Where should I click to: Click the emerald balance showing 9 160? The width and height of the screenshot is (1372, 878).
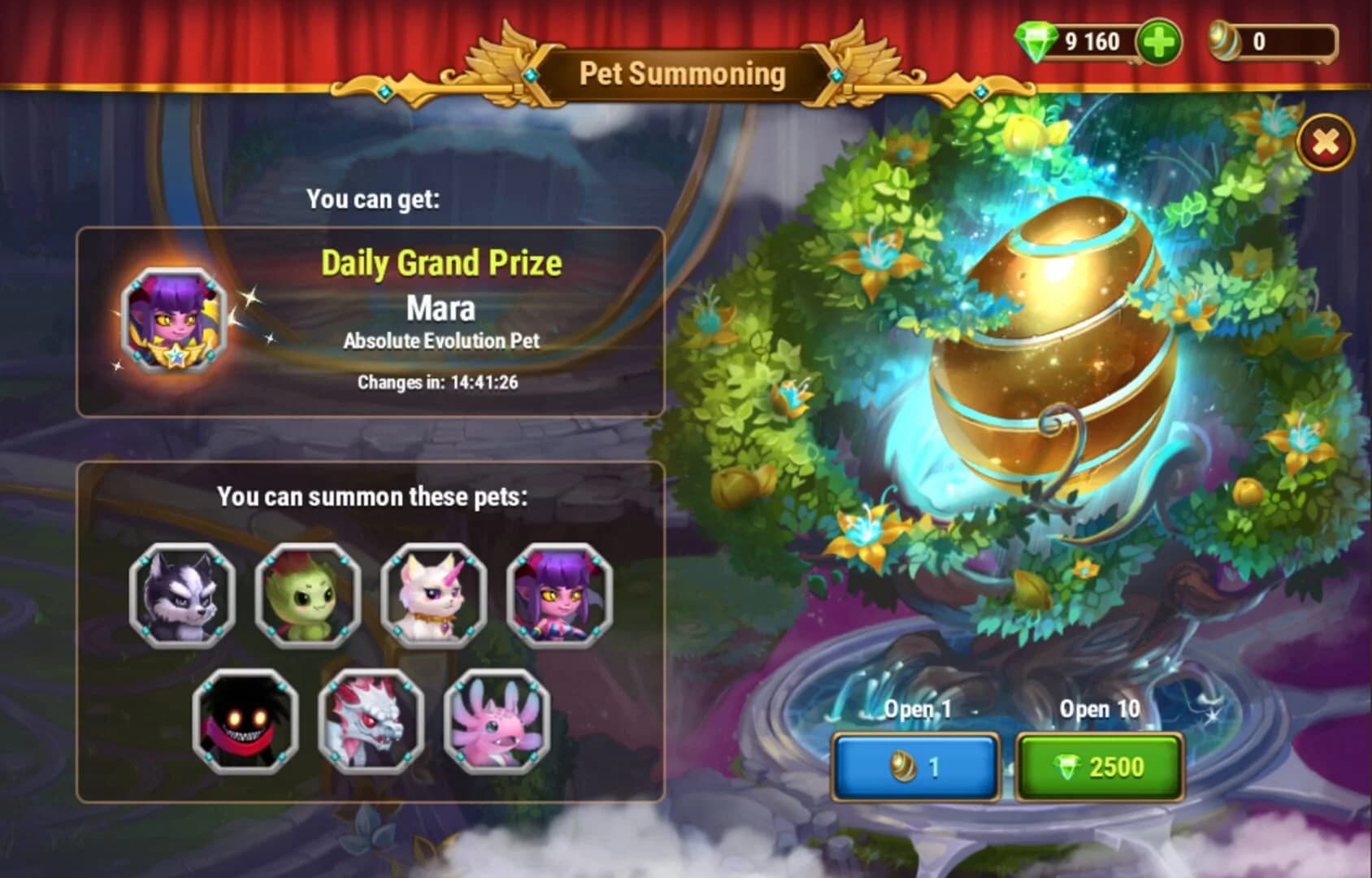pyautogui.click(x=1093, y=41)
